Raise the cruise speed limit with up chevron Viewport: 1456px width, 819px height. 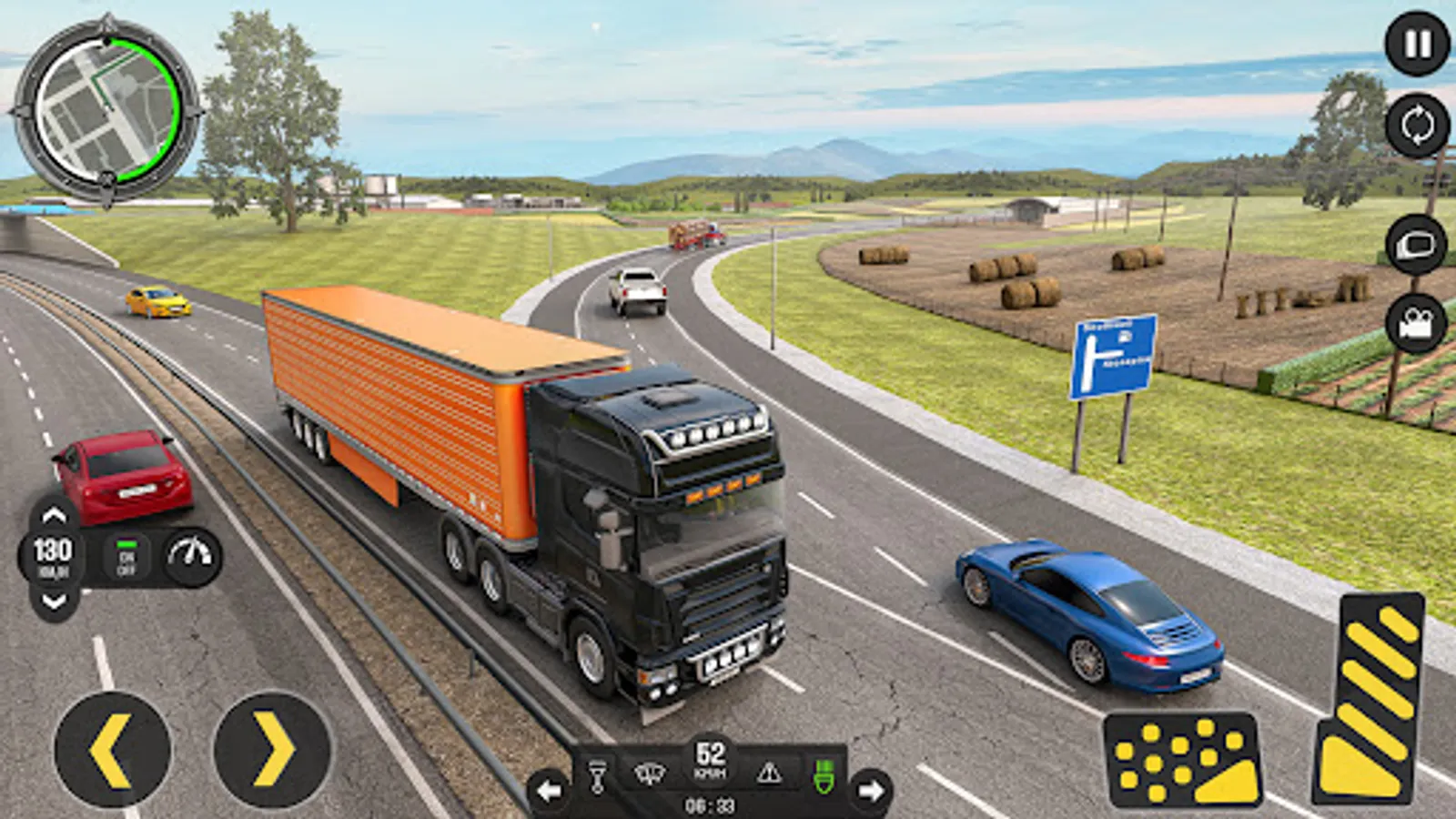pyautogui.click(x=54, y=516)
